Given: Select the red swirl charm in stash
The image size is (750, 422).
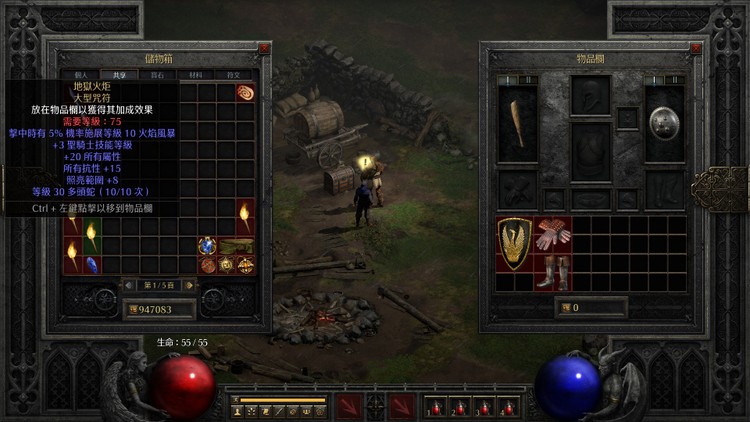Looking at the screenshot, I should pyautogui.click(x=245, y=92).
